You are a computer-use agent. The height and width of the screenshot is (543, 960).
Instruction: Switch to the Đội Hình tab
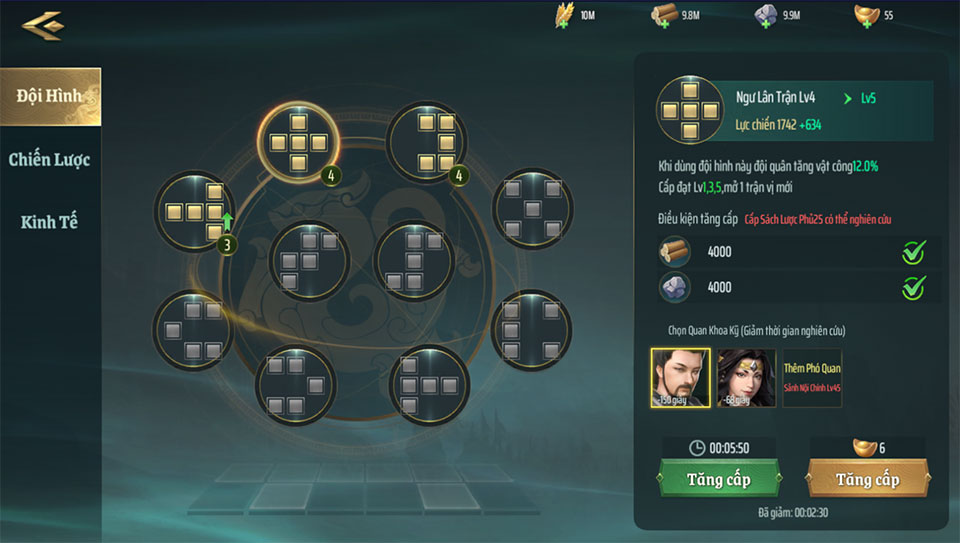pyautogui.click(x=50, y=96)
